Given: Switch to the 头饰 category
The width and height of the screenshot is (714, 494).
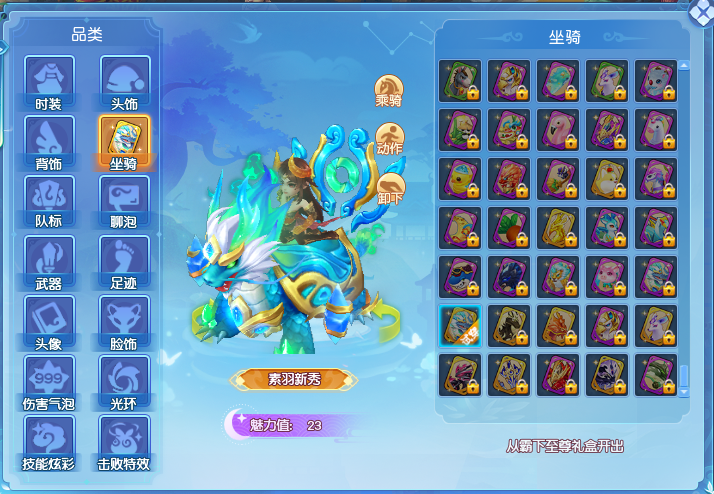Looking at the screenshot, I should pos(124,81).
